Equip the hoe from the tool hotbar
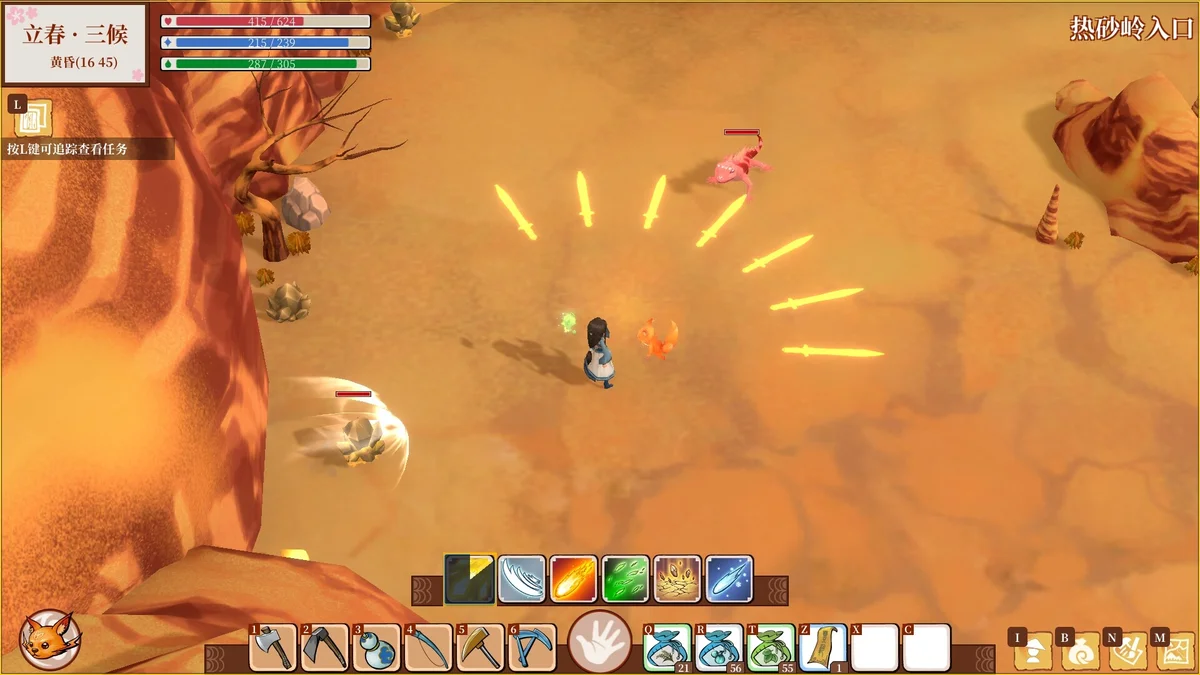Image resolution: width=1200 pixels, height=675 pixels. click(325, 648)
